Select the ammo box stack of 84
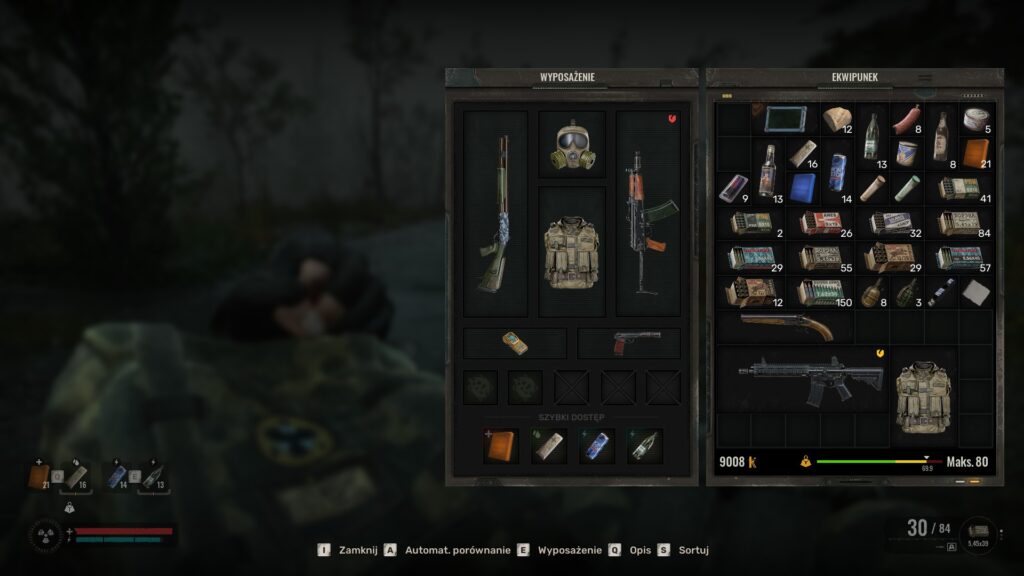The image size is (1024, 576). tap(959, 224)
